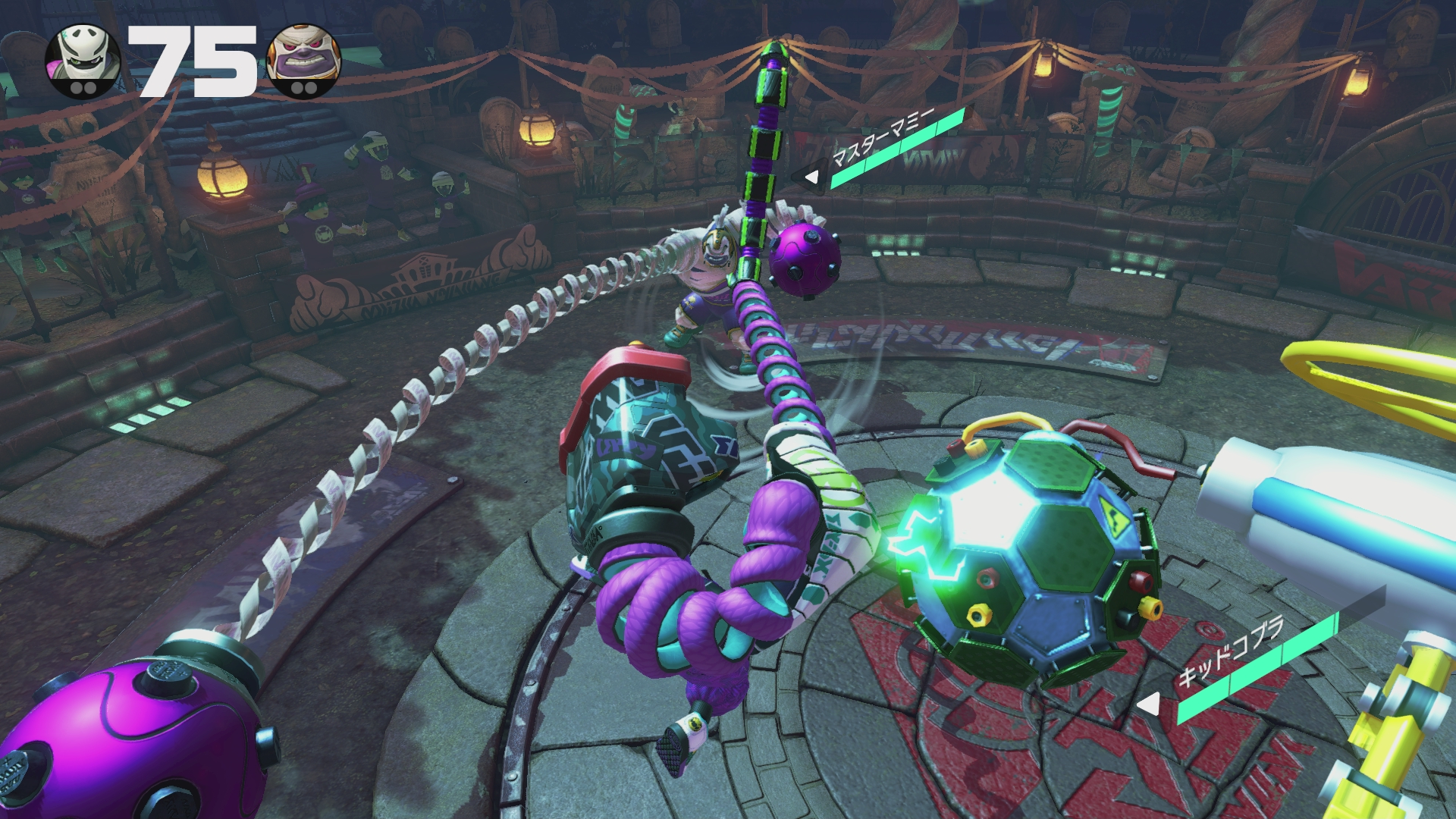Select Kid Cobra's portrait icon
Image resolution: width=1456 pixels, height=819 pixels.
[83, 59]
